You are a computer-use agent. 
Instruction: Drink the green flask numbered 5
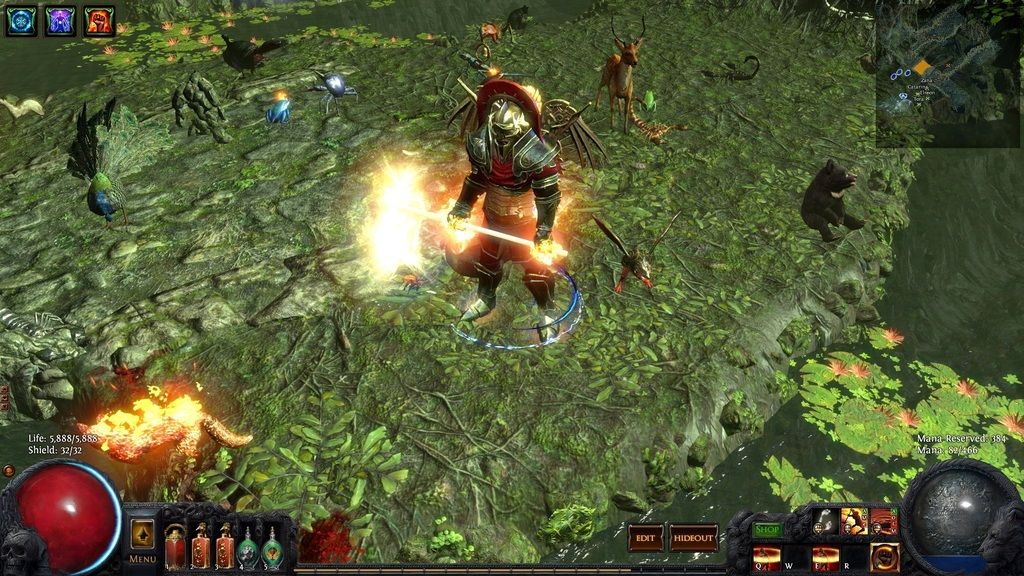point(272,548)
